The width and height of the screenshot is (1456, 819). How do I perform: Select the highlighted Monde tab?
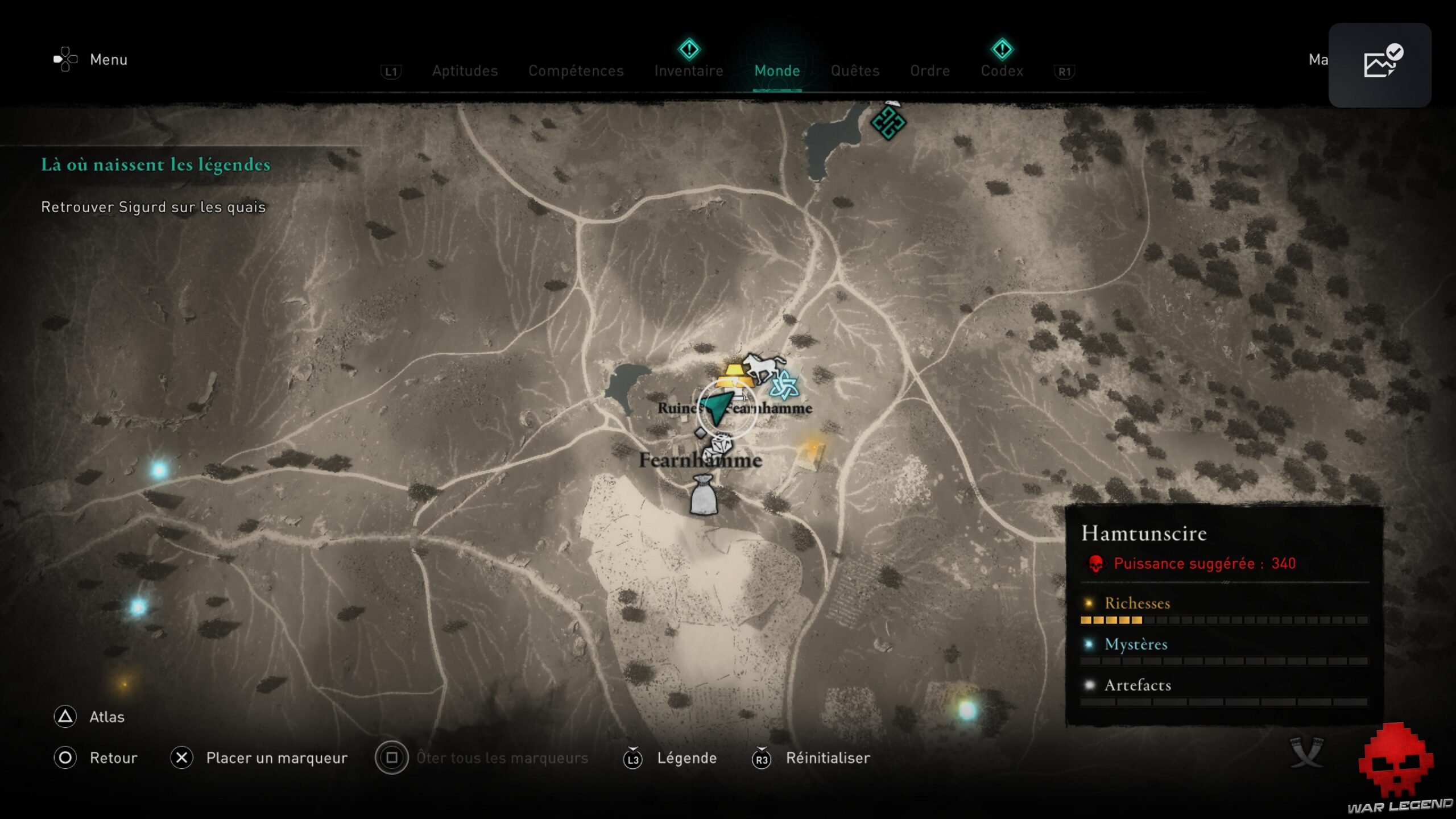click(x=777, y=71)
